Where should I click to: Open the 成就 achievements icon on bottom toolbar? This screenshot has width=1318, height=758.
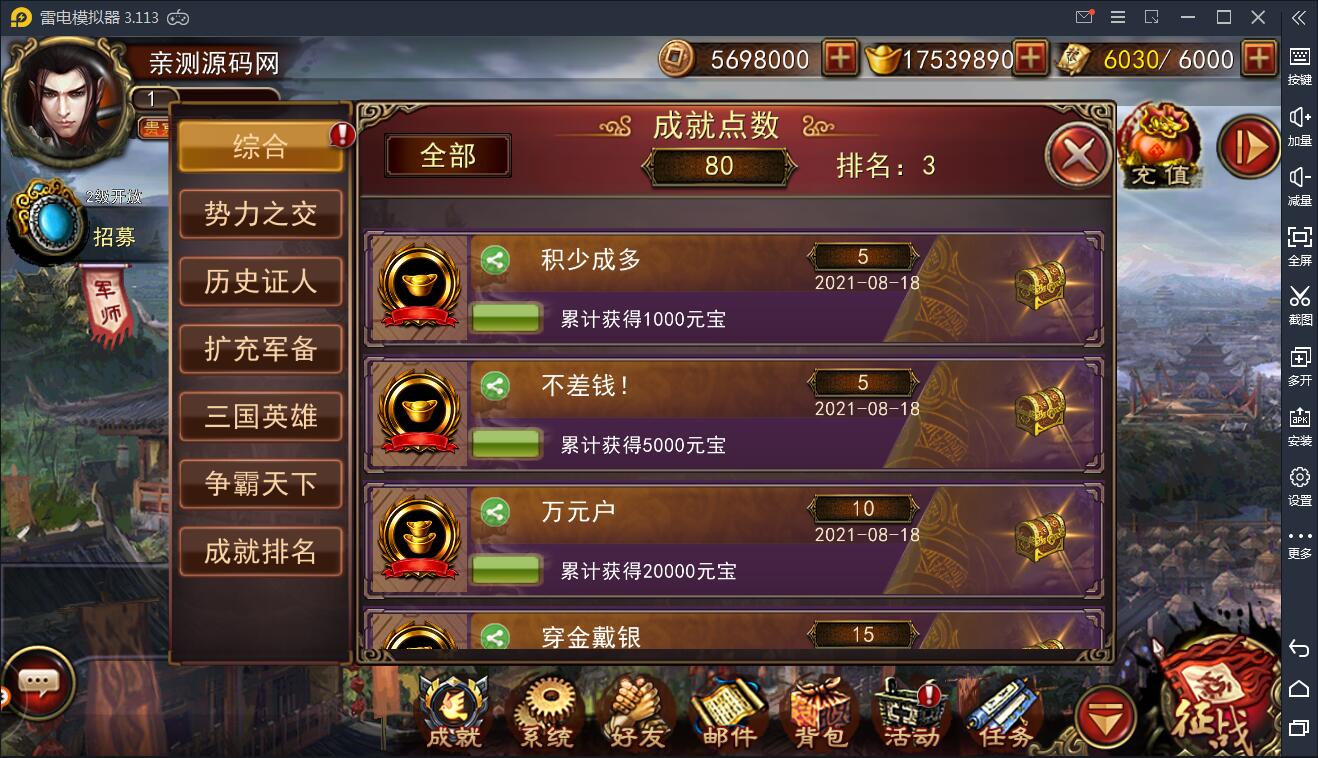[453, 710]
